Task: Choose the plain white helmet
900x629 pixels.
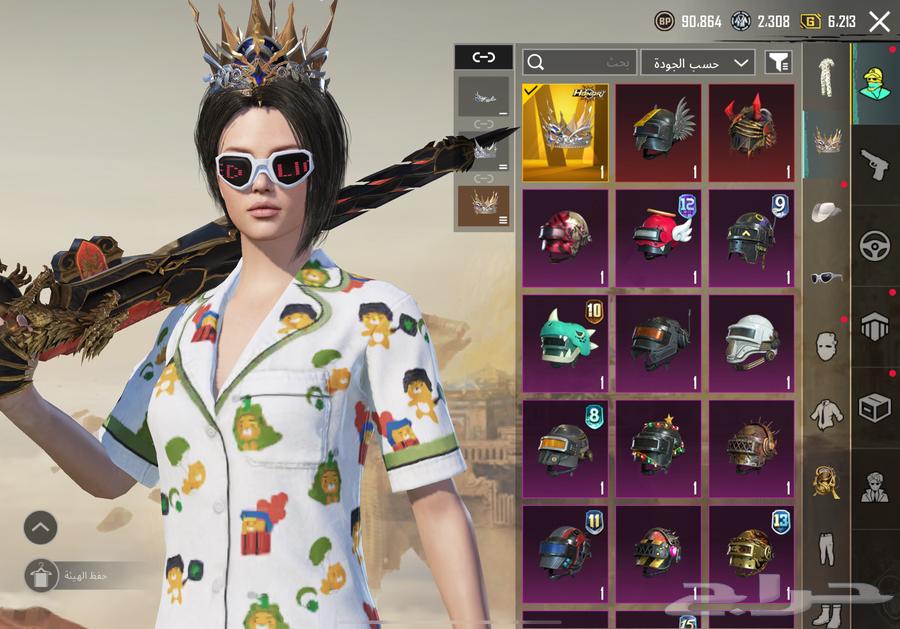Action: [751, 343]
